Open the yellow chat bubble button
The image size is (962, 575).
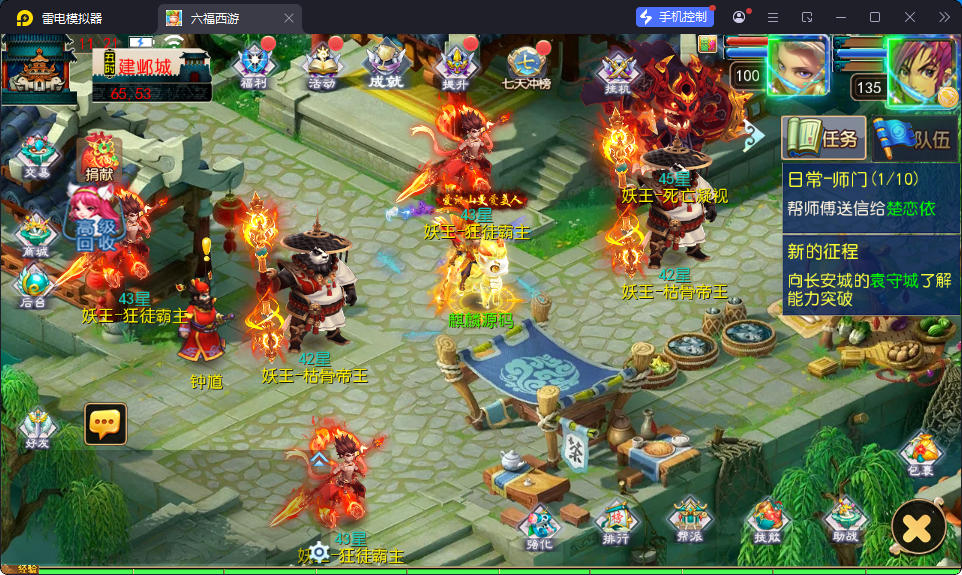coord(105,424)
